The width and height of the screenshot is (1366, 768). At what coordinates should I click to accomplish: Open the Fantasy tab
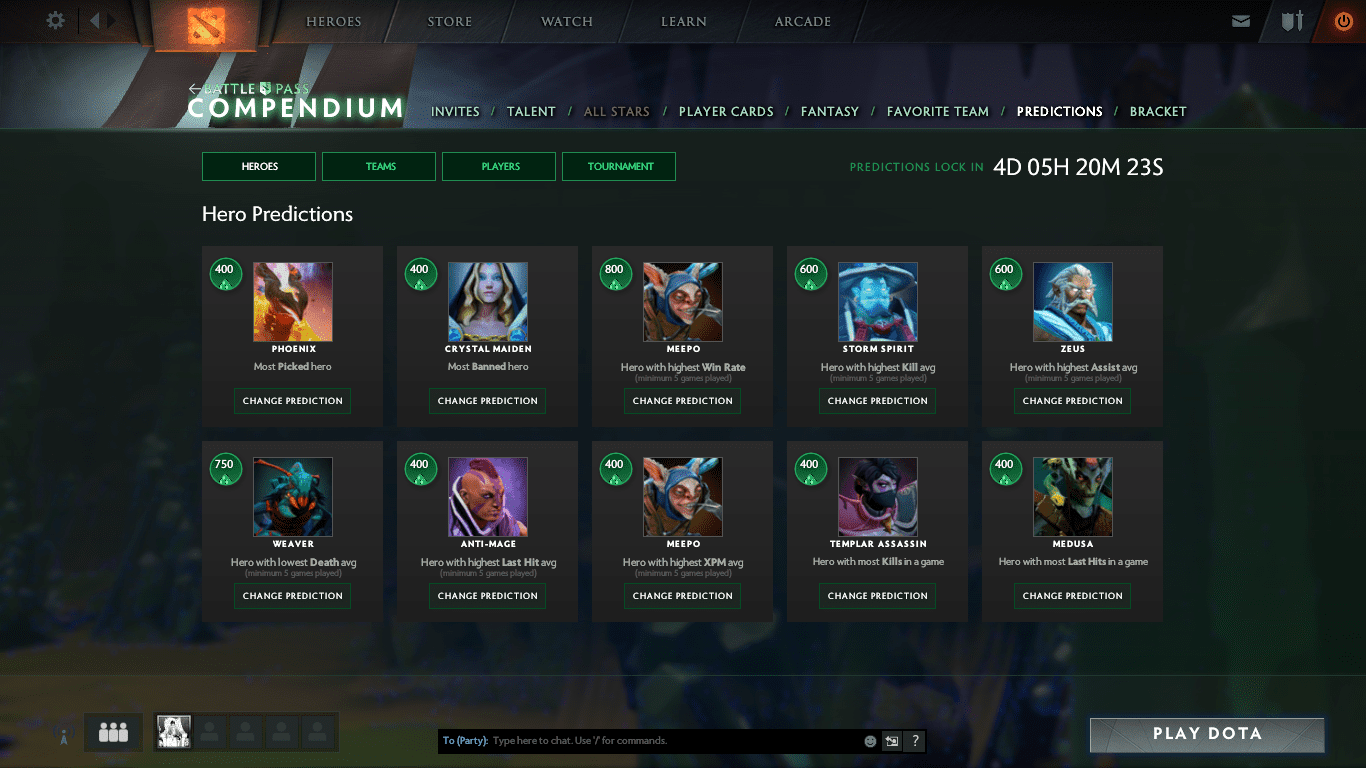click(830, 111)
